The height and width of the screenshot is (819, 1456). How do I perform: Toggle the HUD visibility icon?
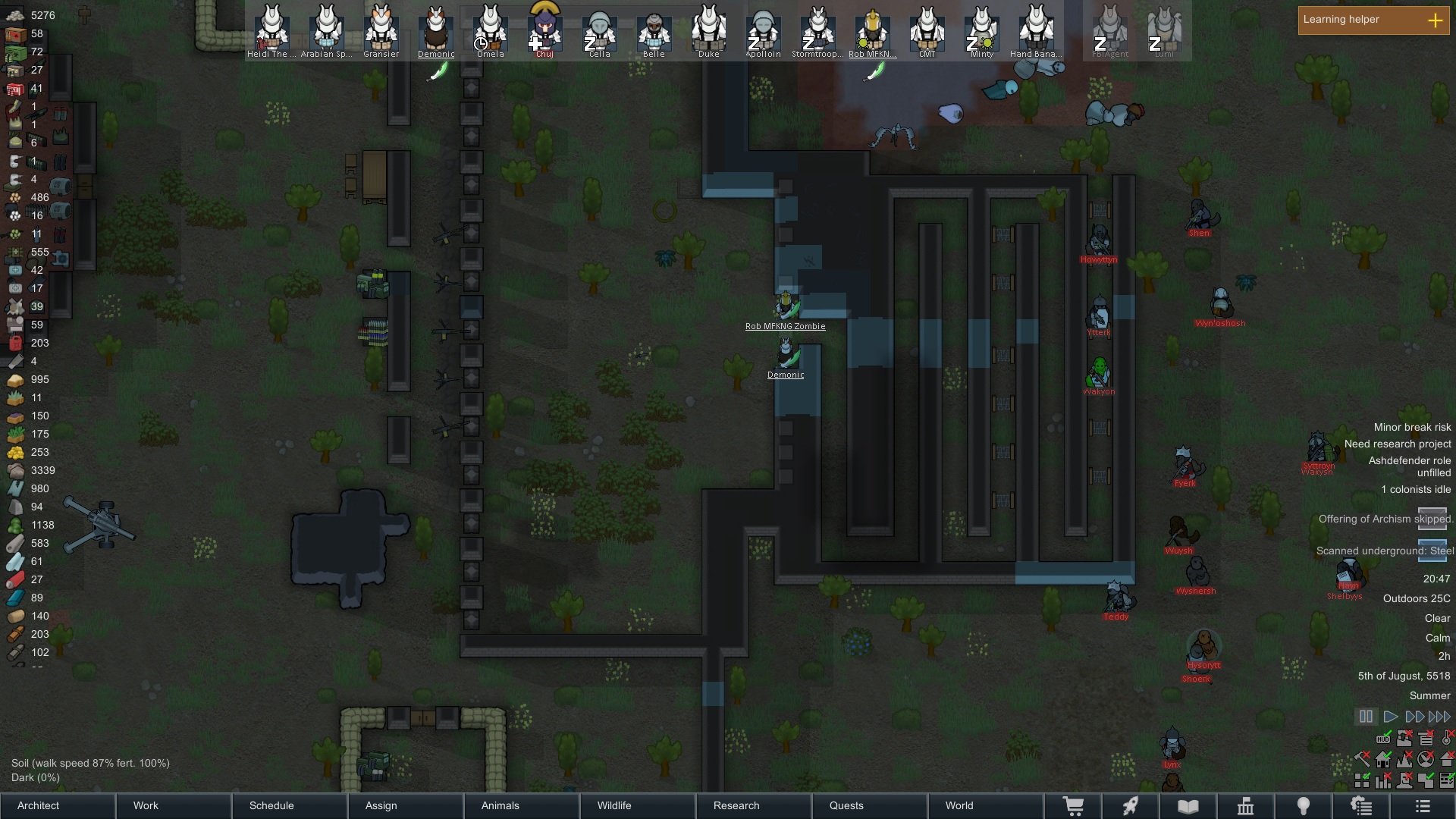point(1383,739)
